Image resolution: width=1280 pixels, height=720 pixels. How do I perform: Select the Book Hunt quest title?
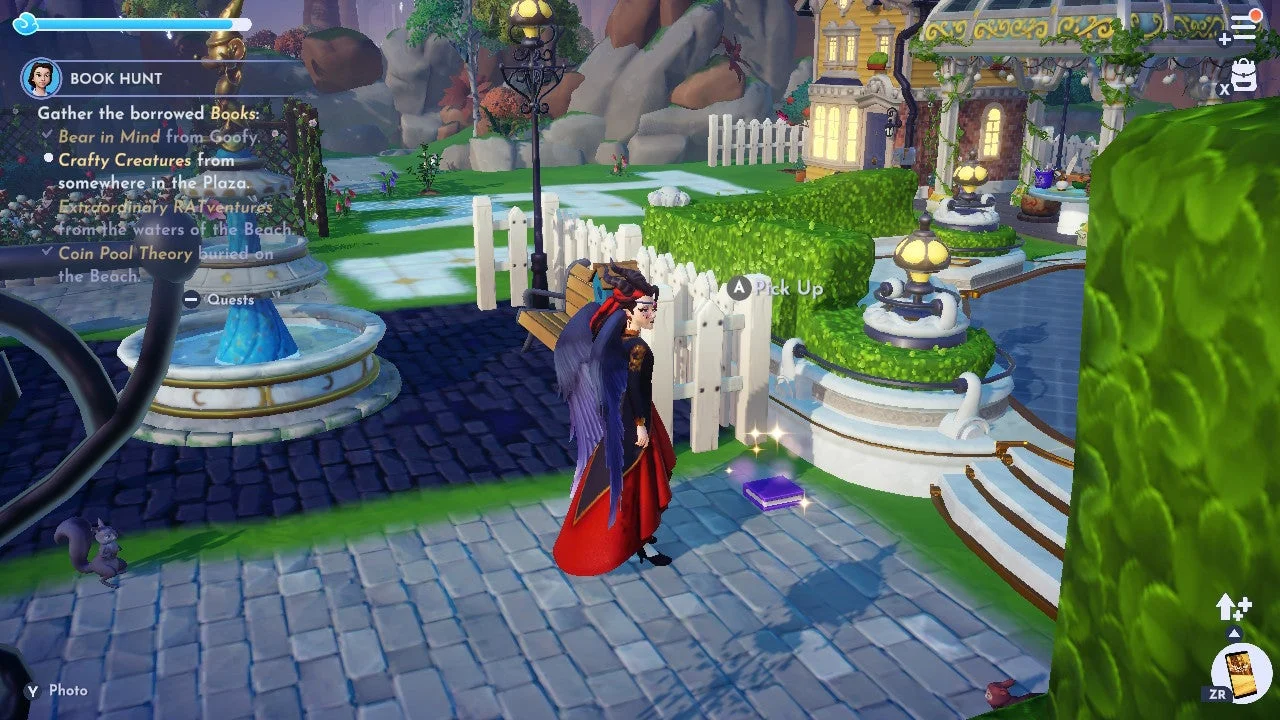[116, 78]
